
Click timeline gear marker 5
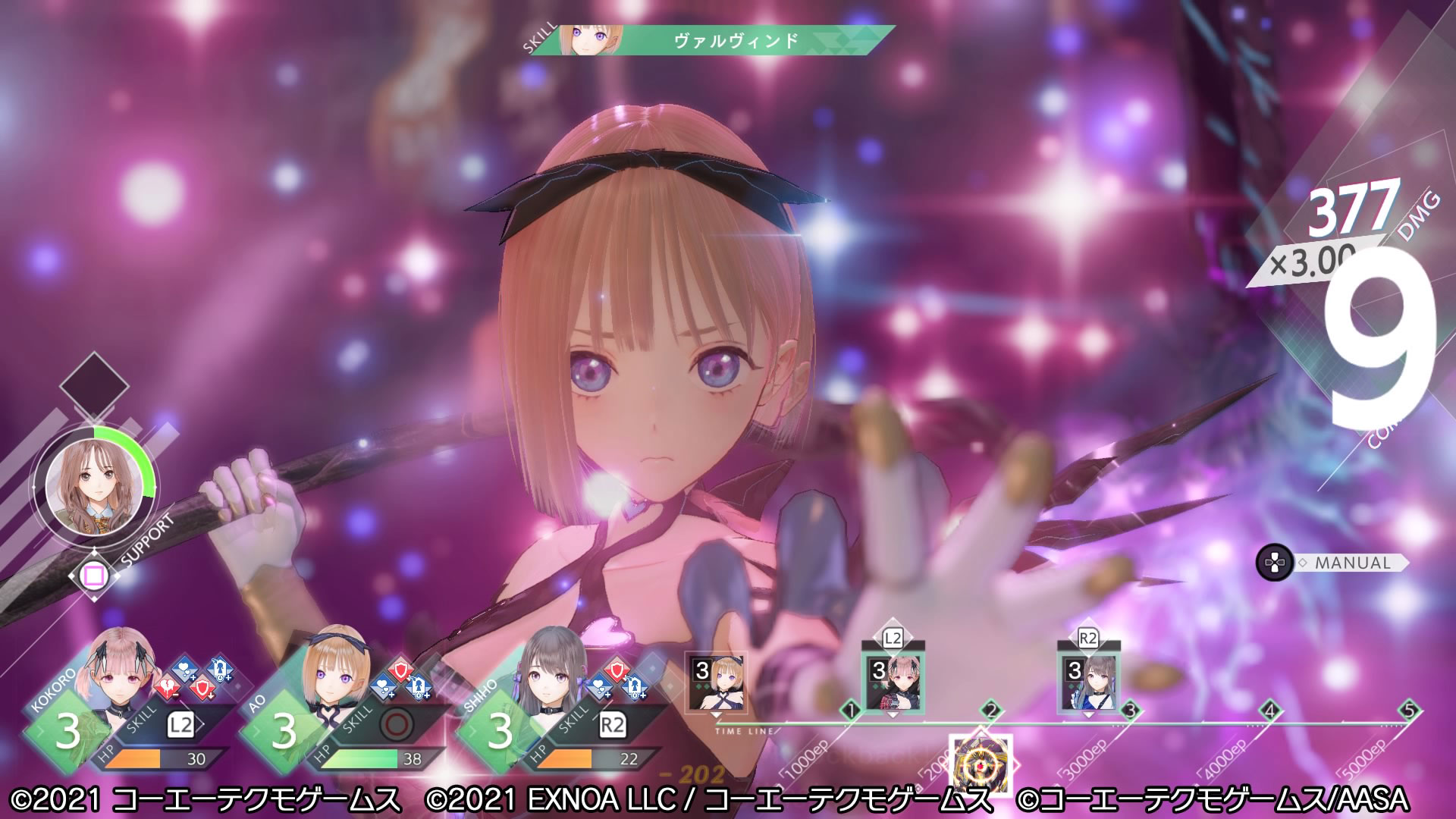[1409, 711]
